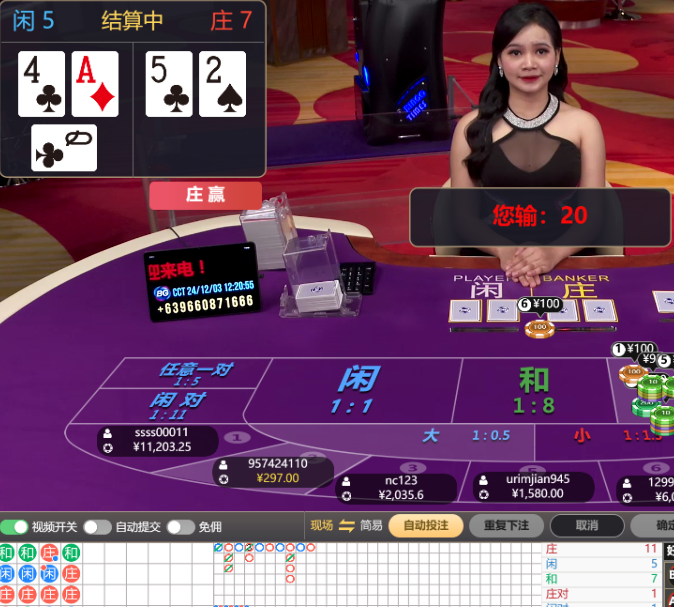Screen dimensions: 674x607
Task: Switch between 现场 and 简易 view
Action: [347, 526]
